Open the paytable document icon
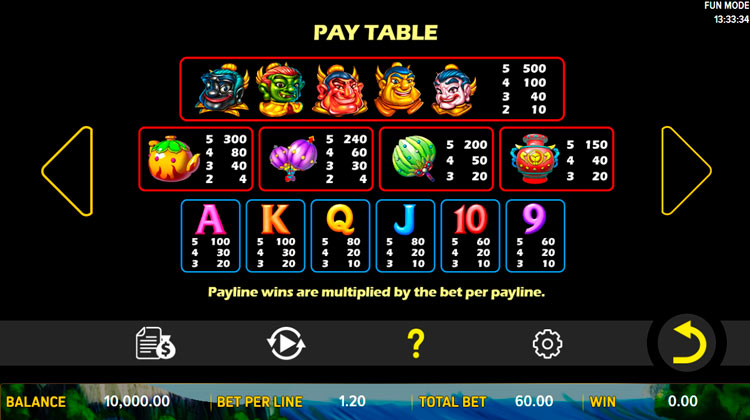The image size is (750, 420). [154, 343]
